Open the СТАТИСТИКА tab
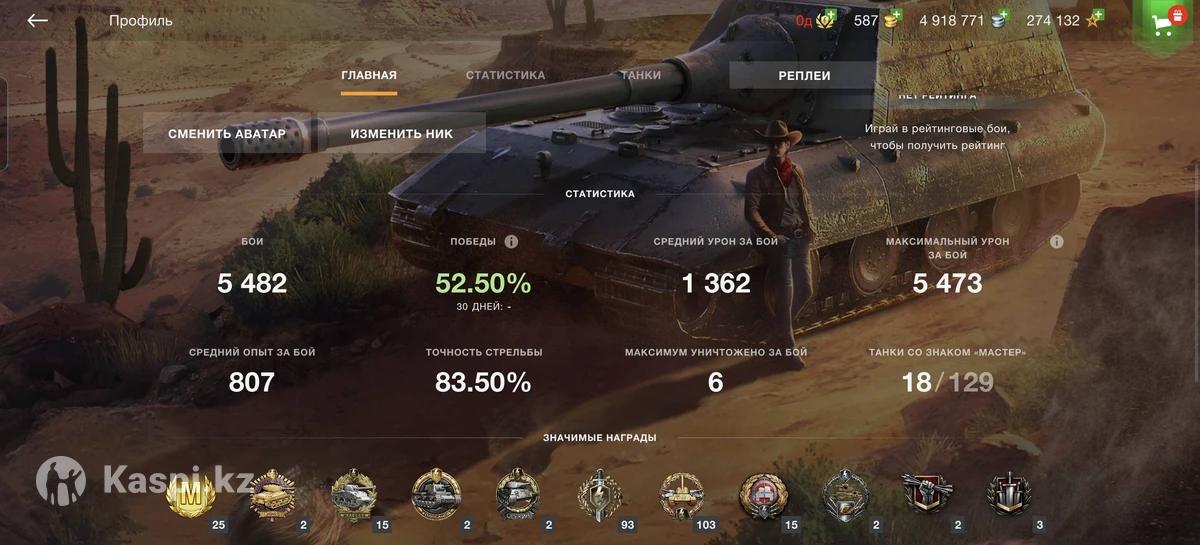Viewport: 1200px width, 545px height. 505,76
